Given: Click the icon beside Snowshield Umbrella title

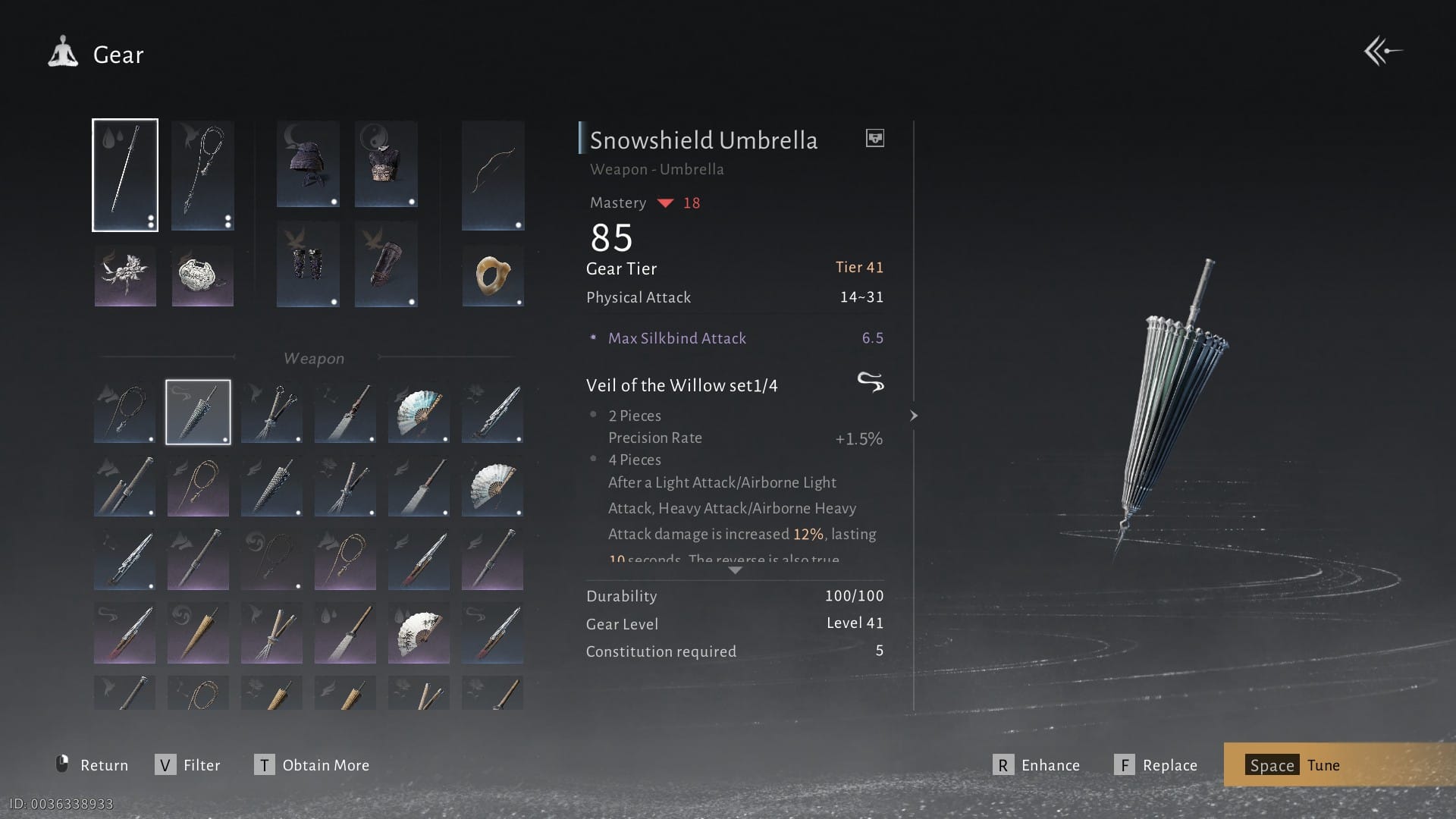Looking at the screenshot, I should [x=875, y=138].
